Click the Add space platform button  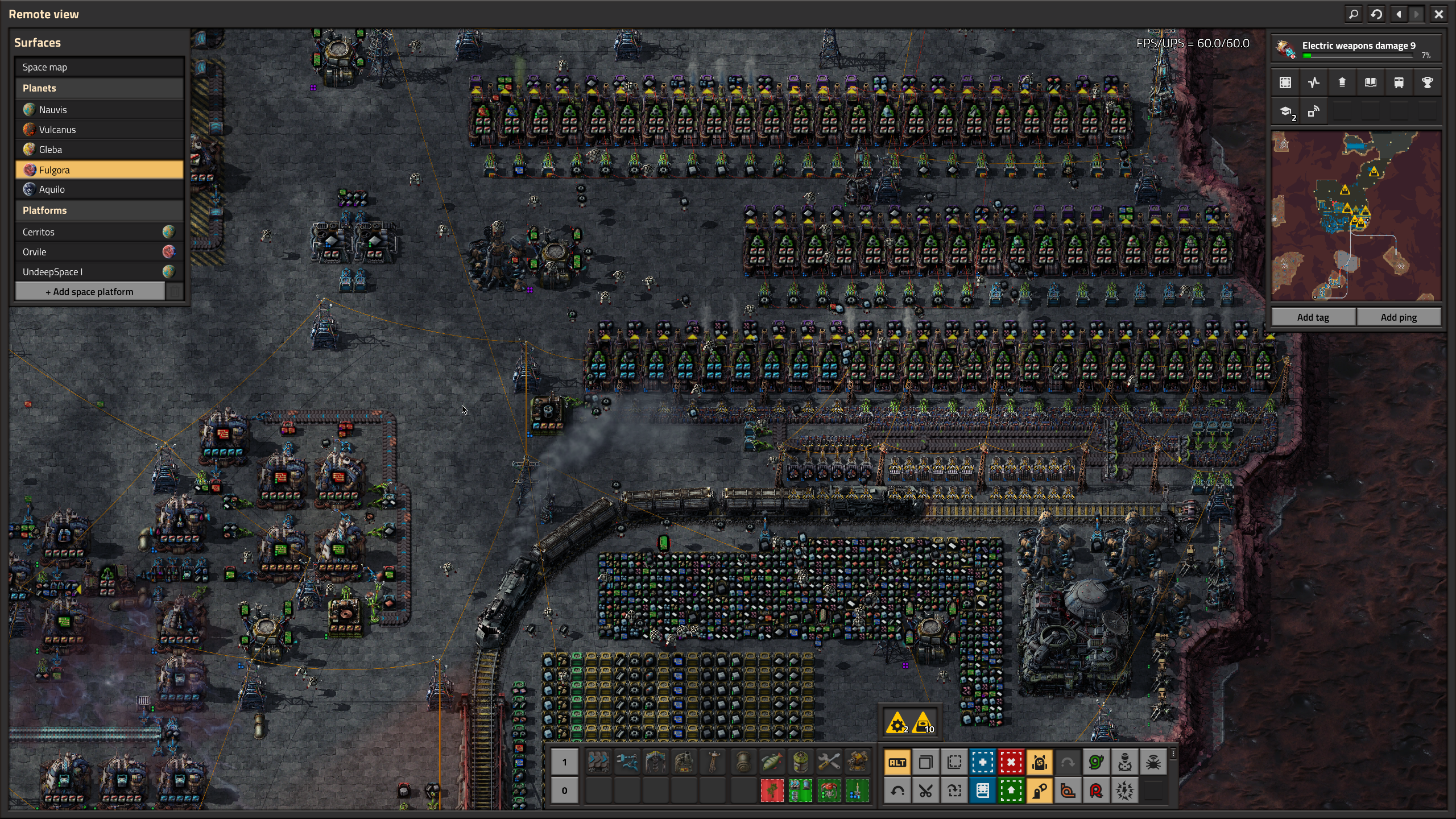point(90,292)
